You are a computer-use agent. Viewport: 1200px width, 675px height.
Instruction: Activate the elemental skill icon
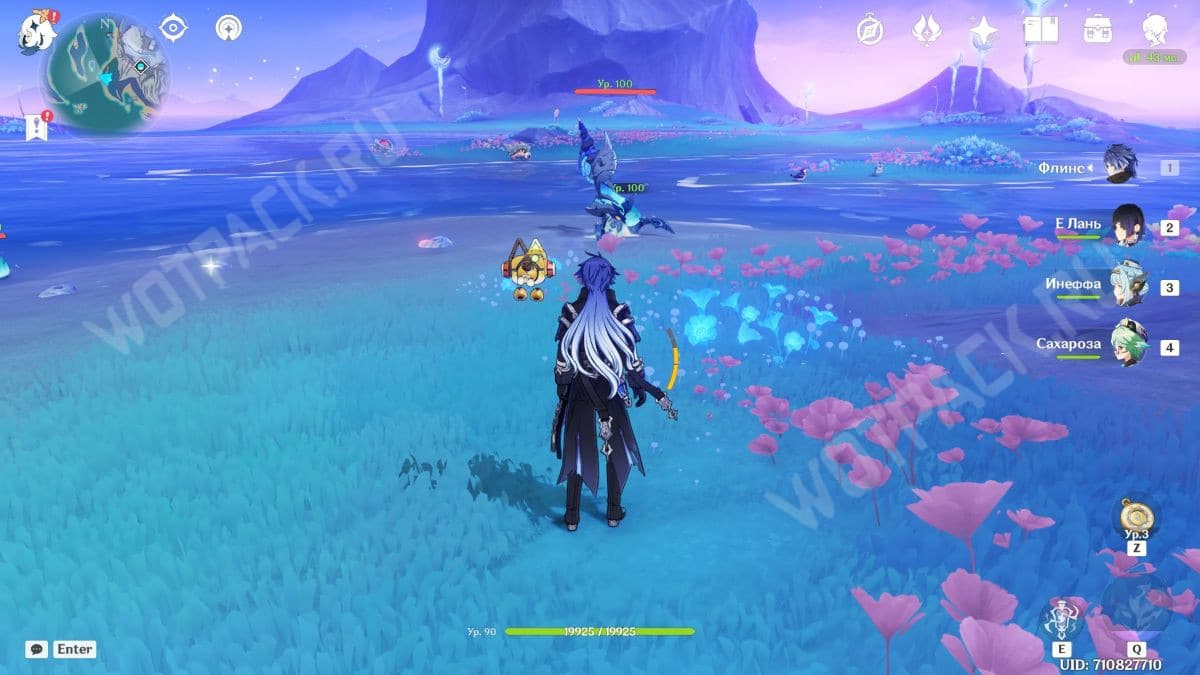[x=1060, y=620]
